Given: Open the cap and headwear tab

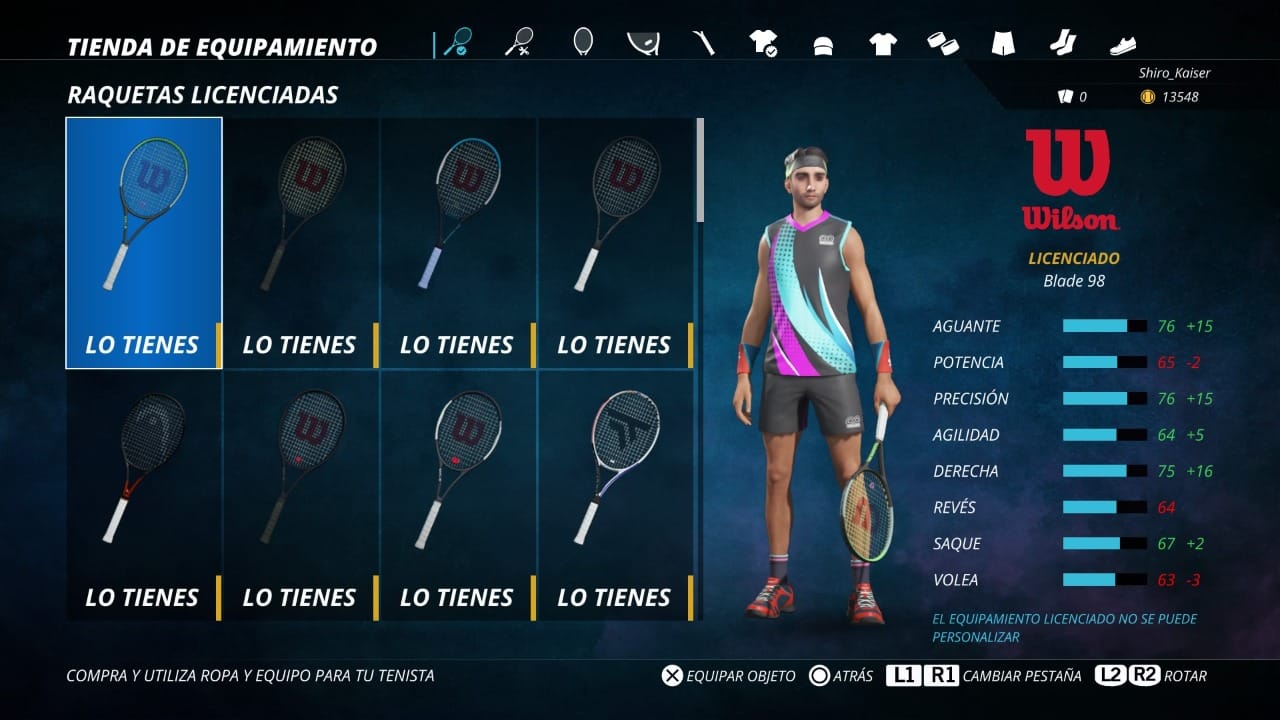Looking at the screenshot, I should tap(823, 44).
